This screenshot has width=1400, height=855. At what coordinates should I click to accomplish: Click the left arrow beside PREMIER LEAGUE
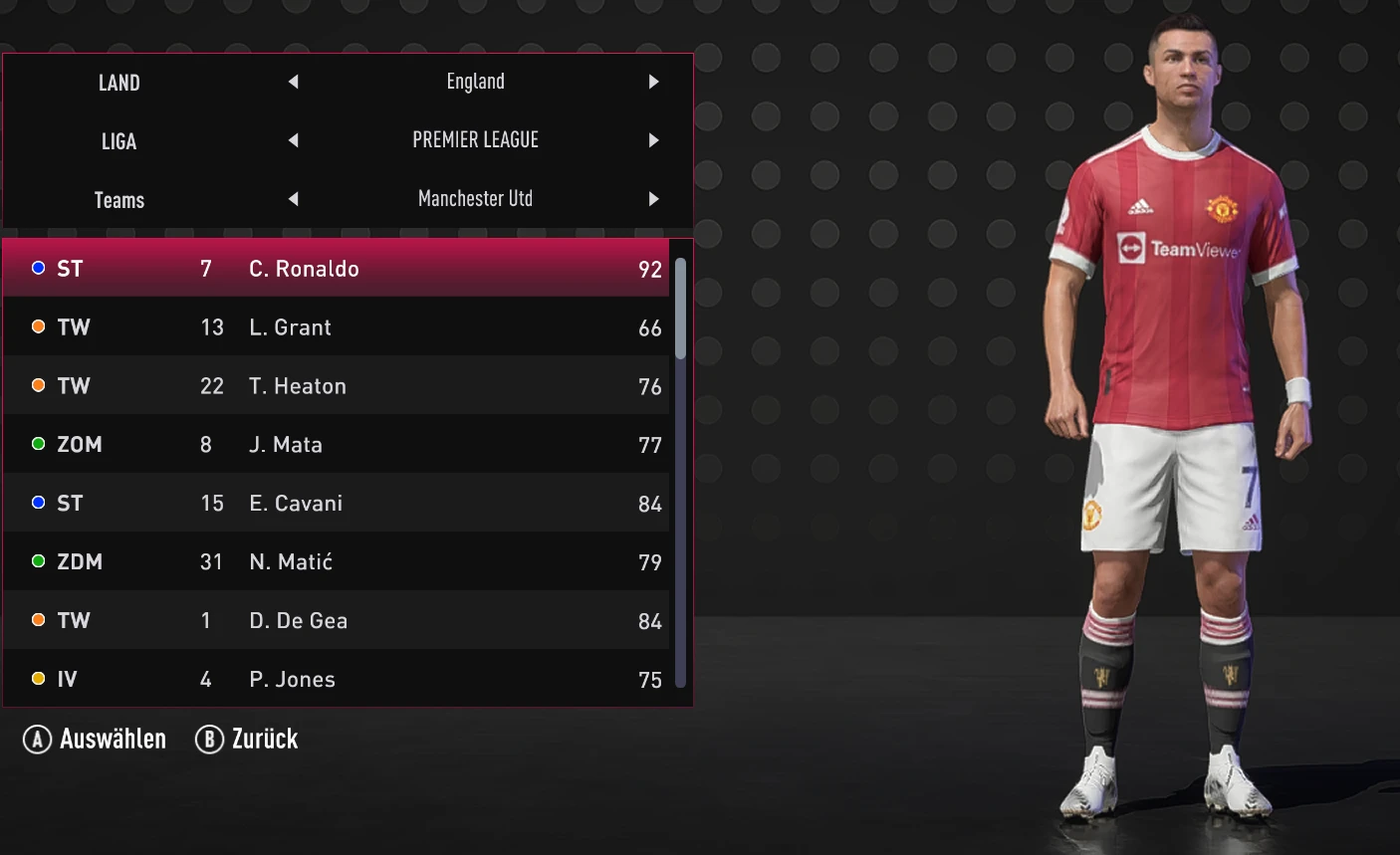[x=294, y=140]
